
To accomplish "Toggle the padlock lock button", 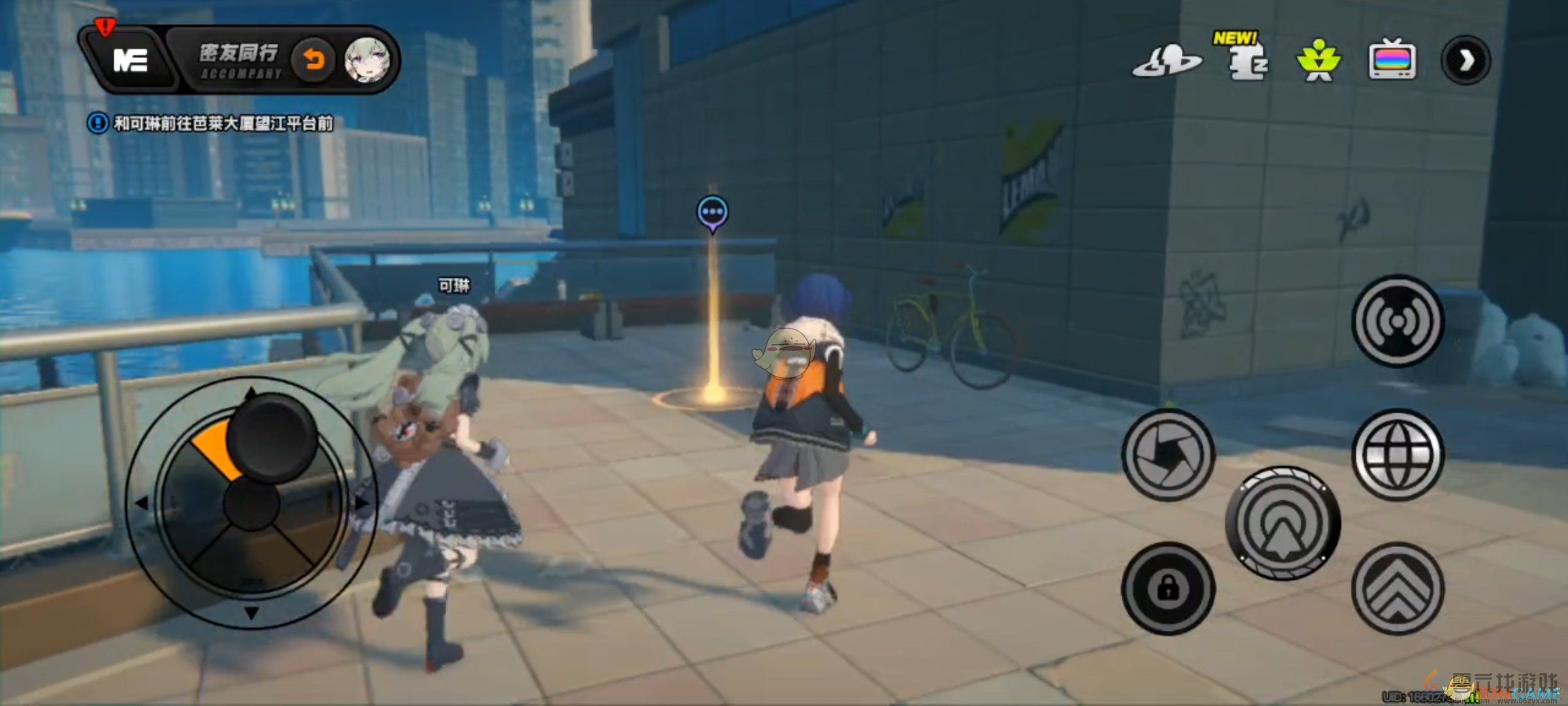I will [1168, 588].
